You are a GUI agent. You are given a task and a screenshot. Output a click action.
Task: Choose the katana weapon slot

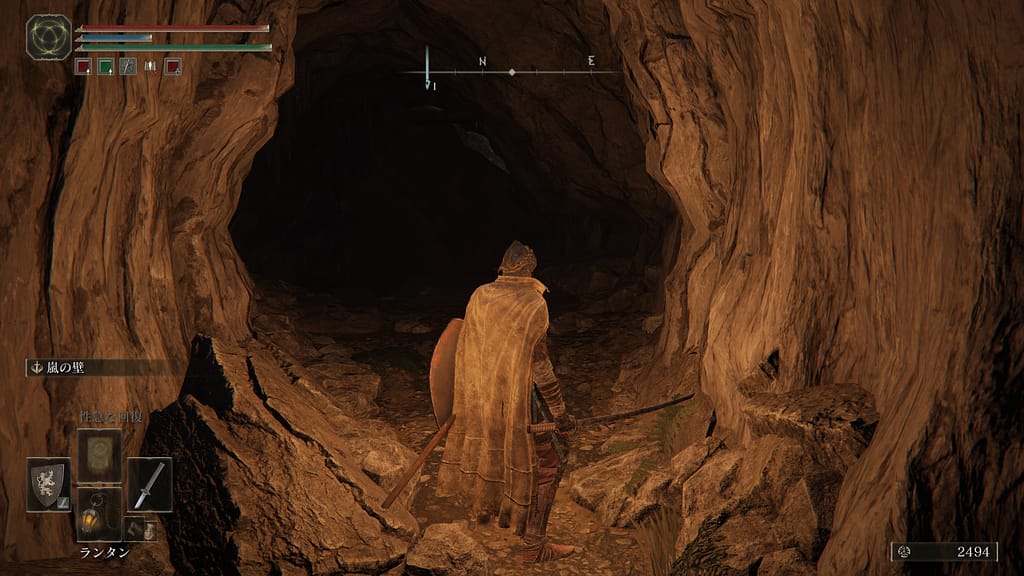(149, 484)
